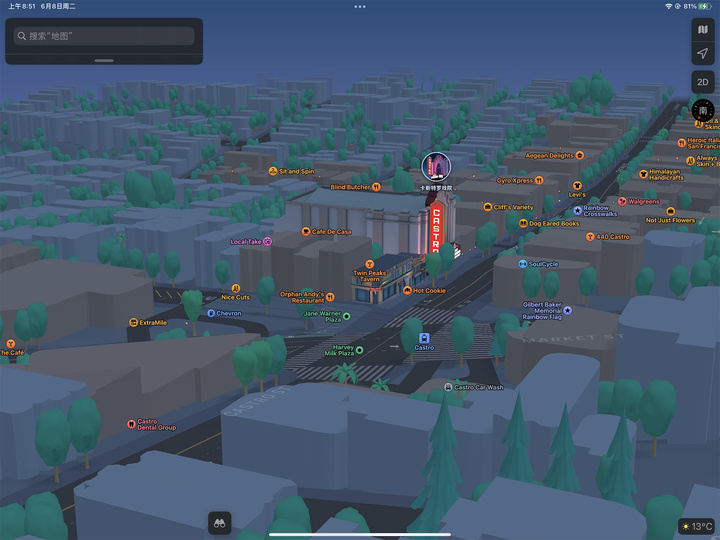Expand the search card using its grabber handle
The height and width of the screenshot is (540, 720).
tap(104, 60)
